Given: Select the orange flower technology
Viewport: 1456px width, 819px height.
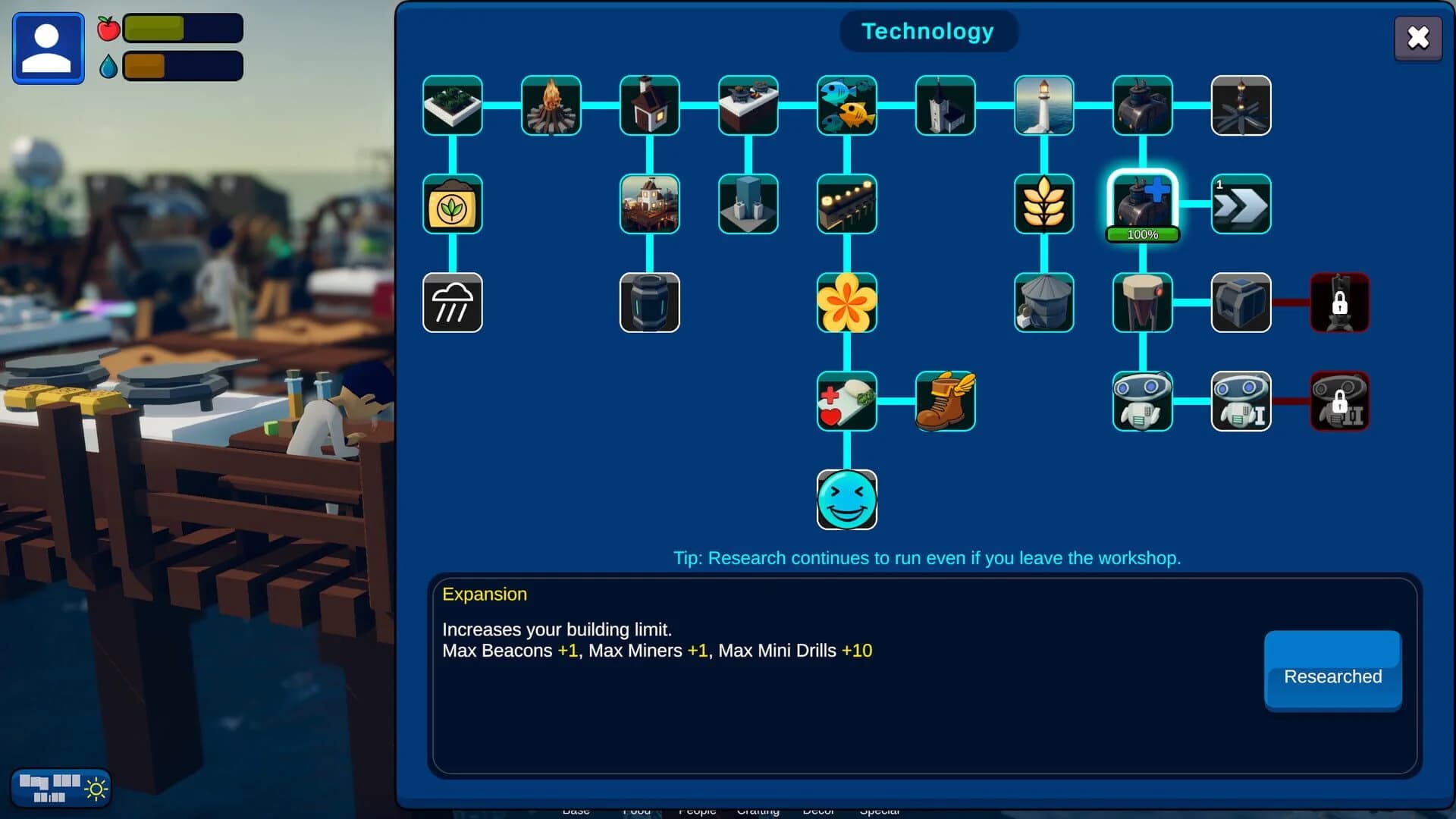Looking at the screenshot, I should (x=847, y=303).
